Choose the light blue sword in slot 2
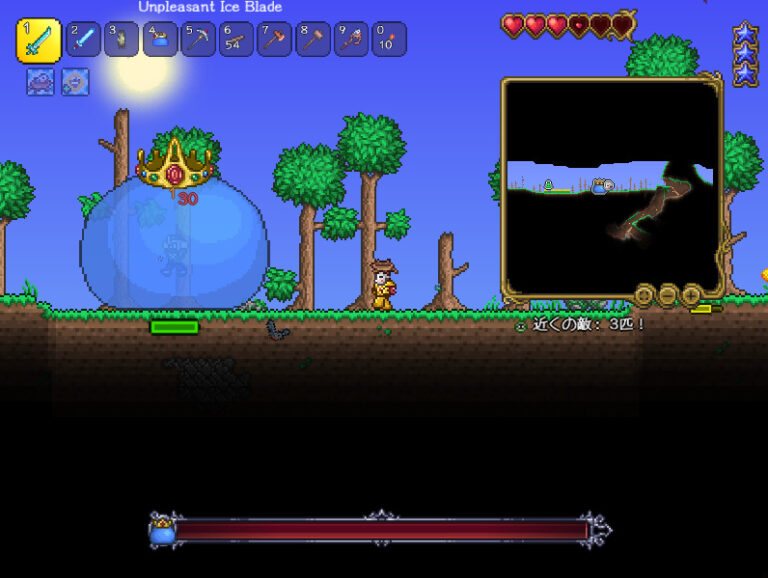Image resolution: width=768 pixels, height=578 pixels. (x=84, y=40)
